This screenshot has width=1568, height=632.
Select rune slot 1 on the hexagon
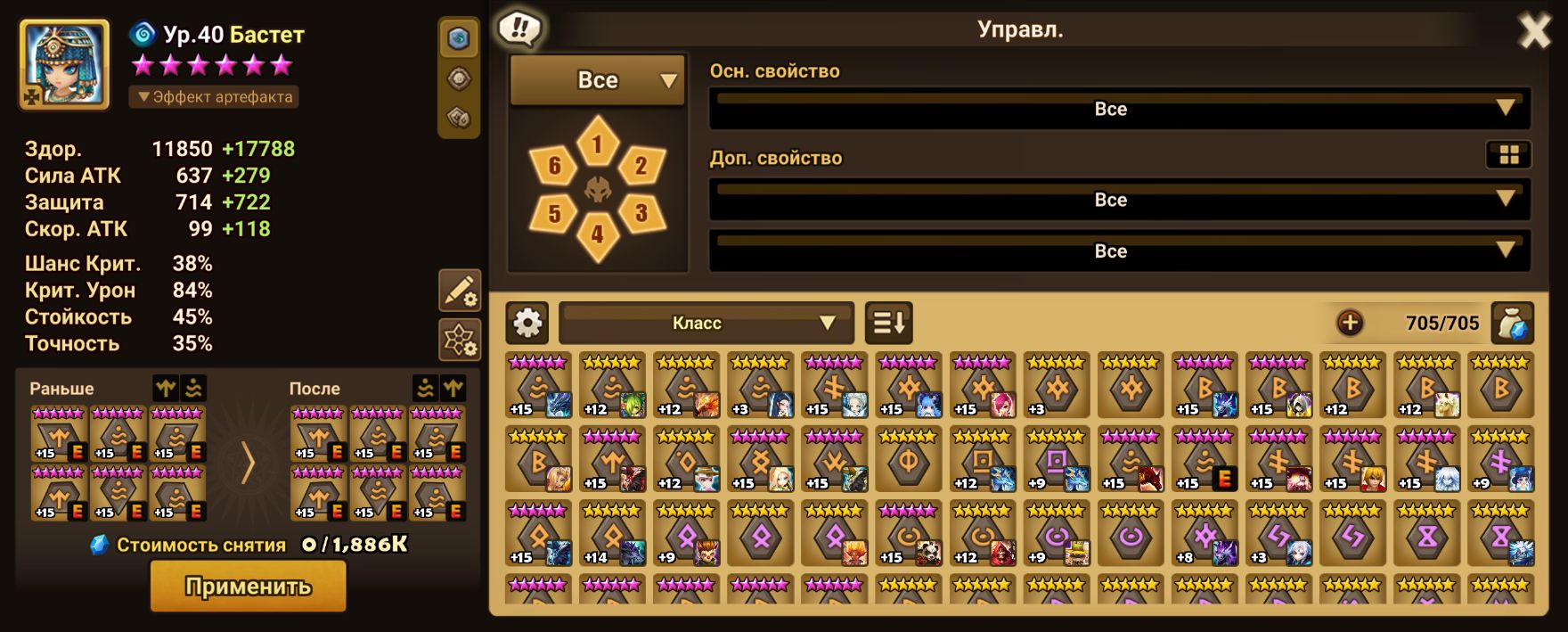pos(597,144)
